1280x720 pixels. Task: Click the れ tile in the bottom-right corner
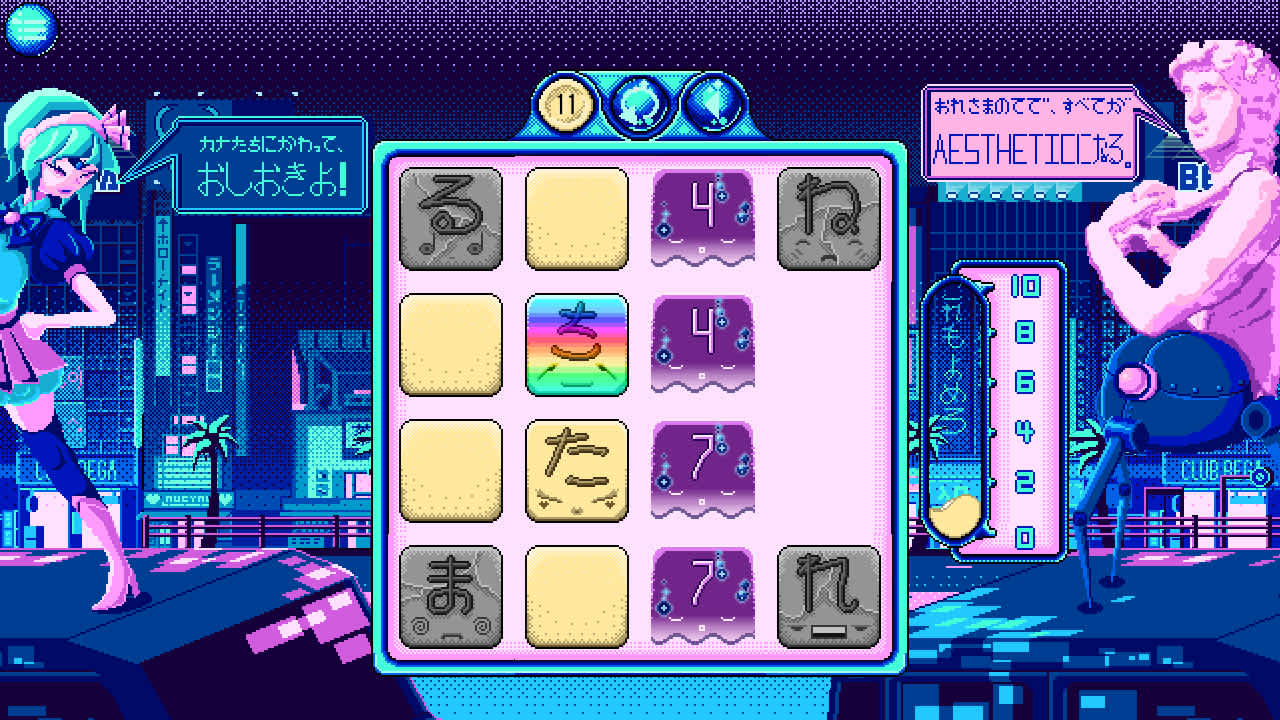coord(829,594)
